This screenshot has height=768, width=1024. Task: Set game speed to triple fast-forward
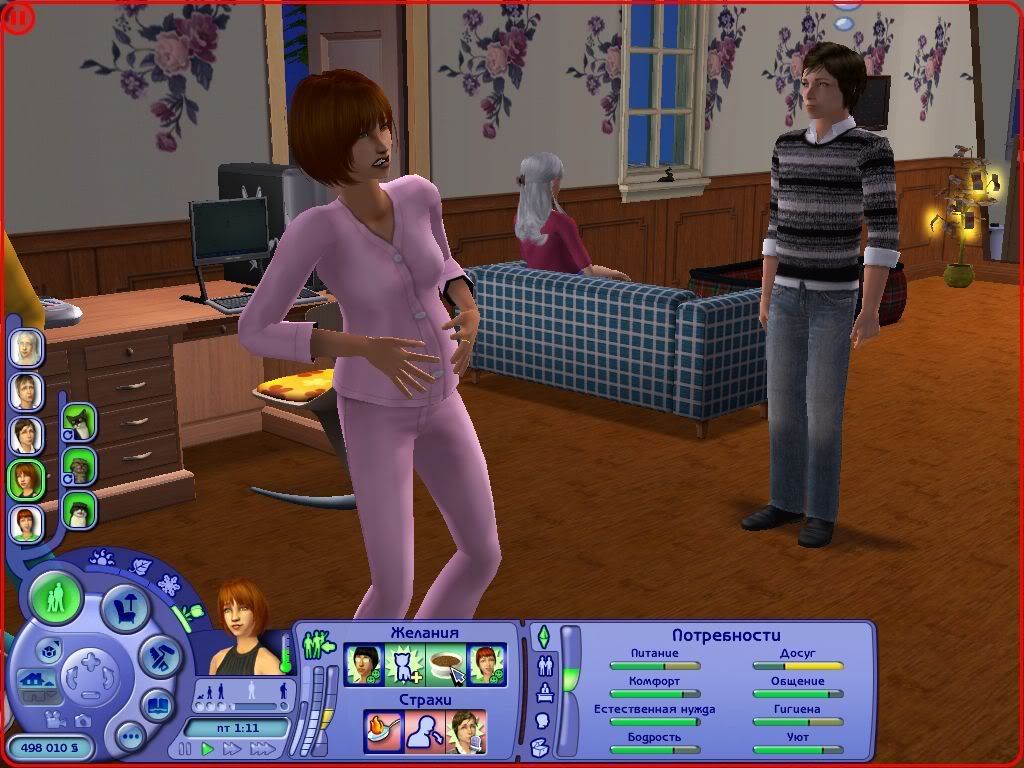pos(262,748)
